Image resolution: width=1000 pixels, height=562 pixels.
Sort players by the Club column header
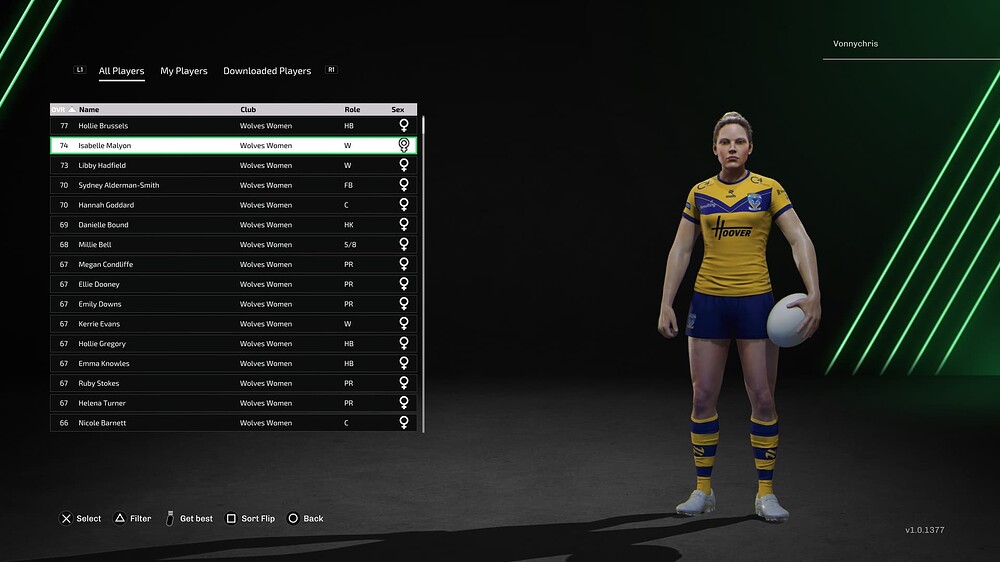coord(249,110)
